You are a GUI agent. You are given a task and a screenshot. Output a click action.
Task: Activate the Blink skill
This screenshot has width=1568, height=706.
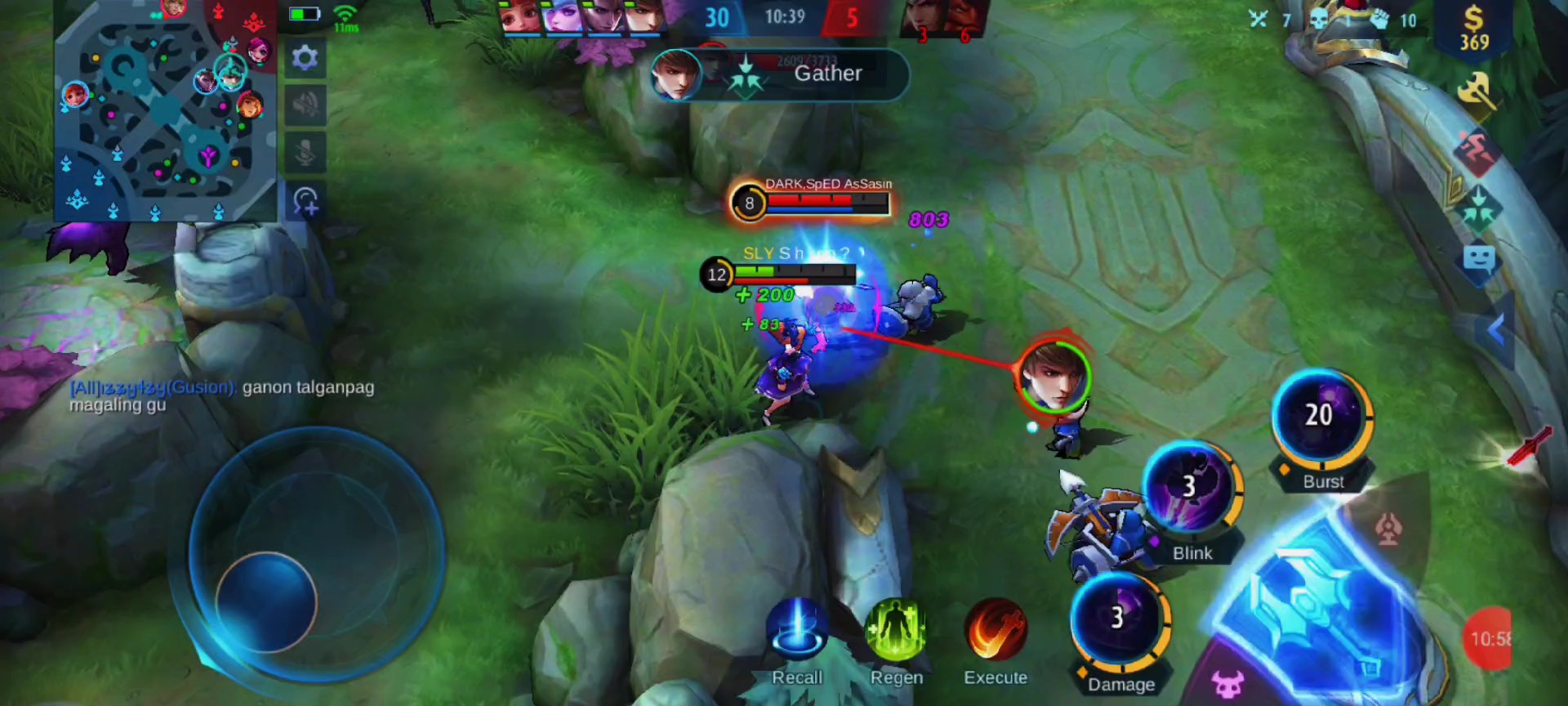point(1191,488)
